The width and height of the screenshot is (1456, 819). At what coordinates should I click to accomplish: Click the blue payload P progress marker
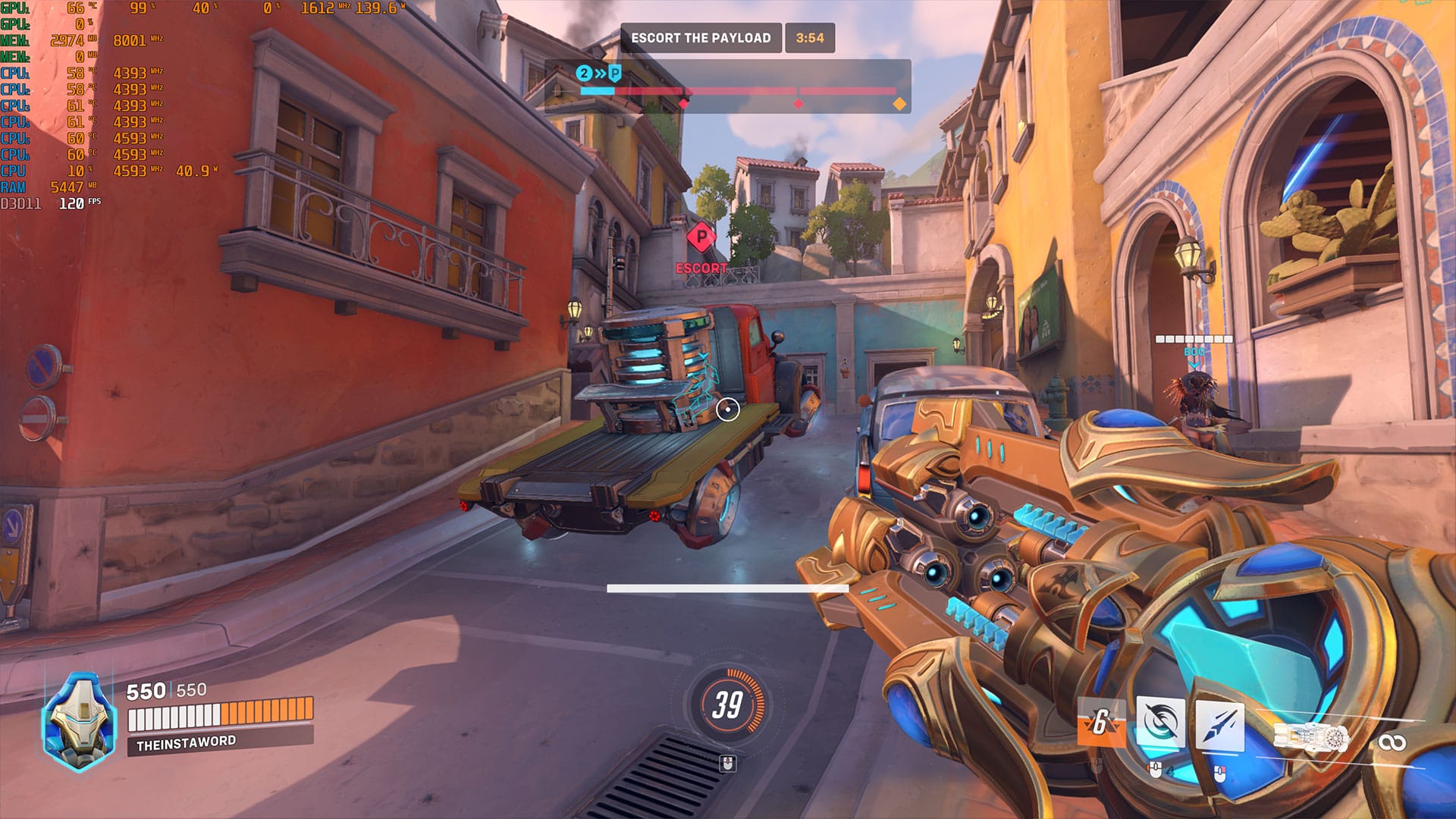coord(615,74)
